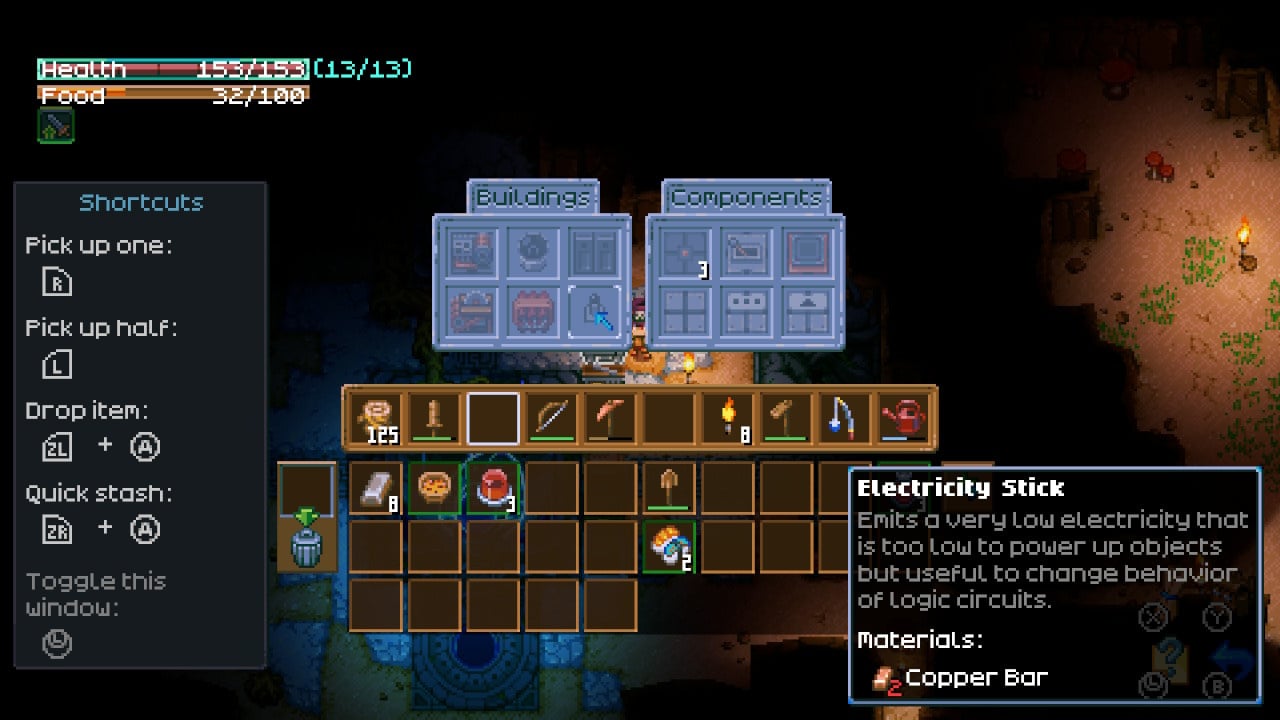Pick the red dome item stack of 3
The height and width of the screenshot is (720, 1280).
click(493, 489)
